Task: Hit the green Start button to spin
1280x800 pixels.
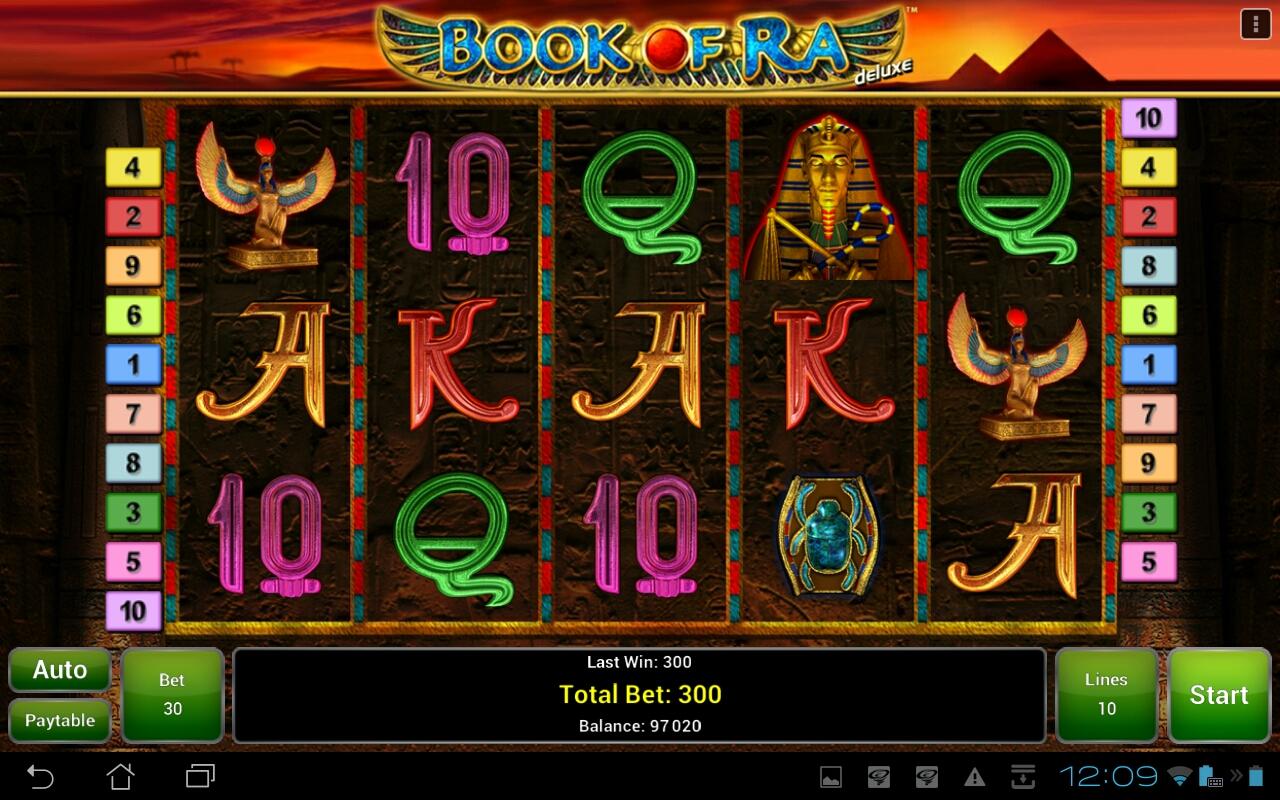Action: (x=1218, y=695)
